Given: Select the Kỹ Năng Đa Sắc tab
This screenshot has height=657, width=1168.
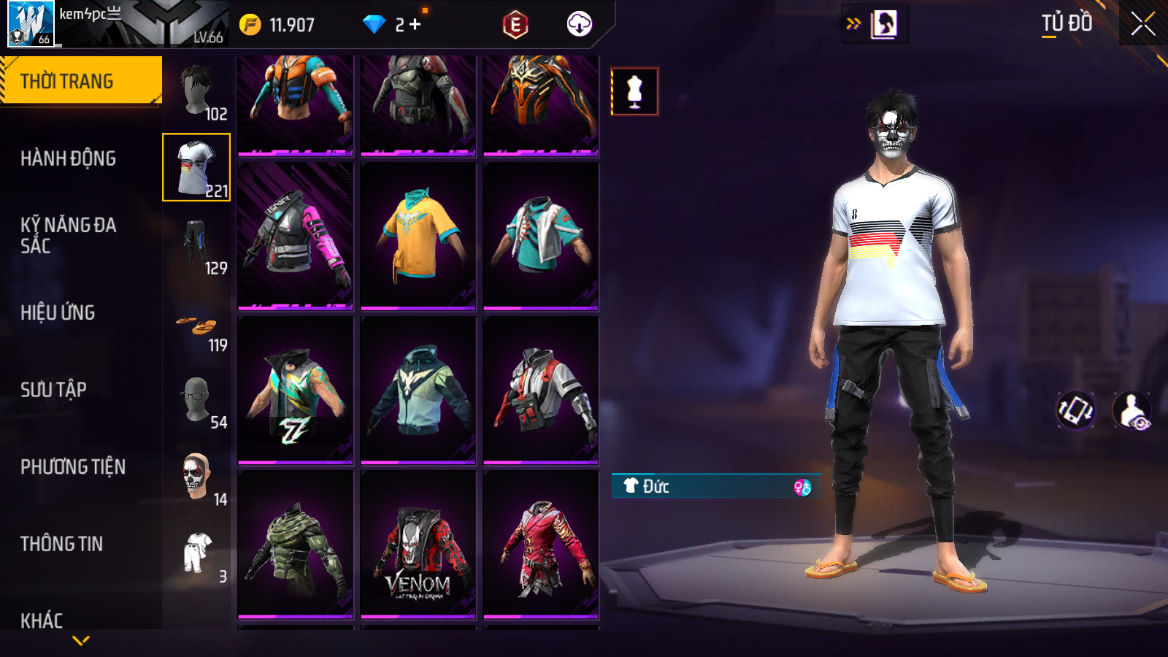Looking at the screenshot, I should [68, 235].
